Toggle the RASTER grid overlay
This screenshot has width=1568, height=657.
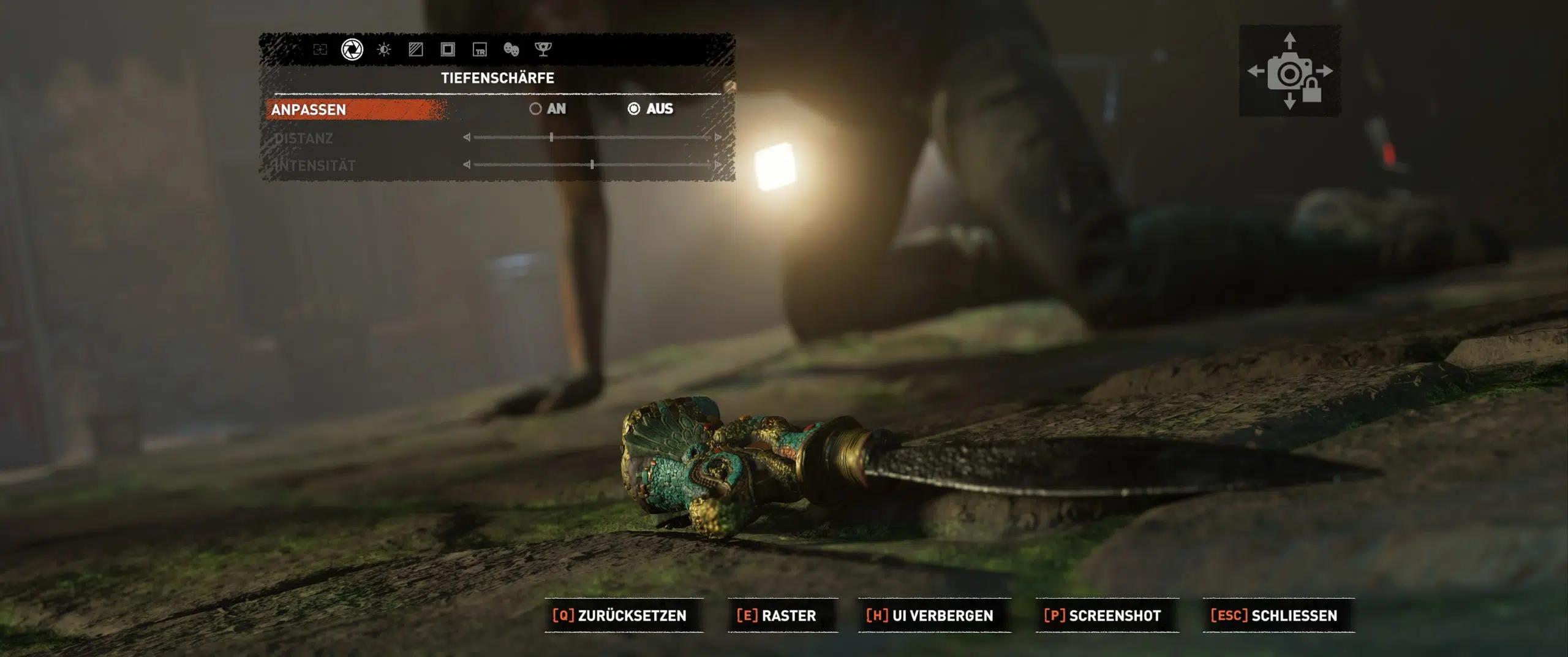pos(777,615)
